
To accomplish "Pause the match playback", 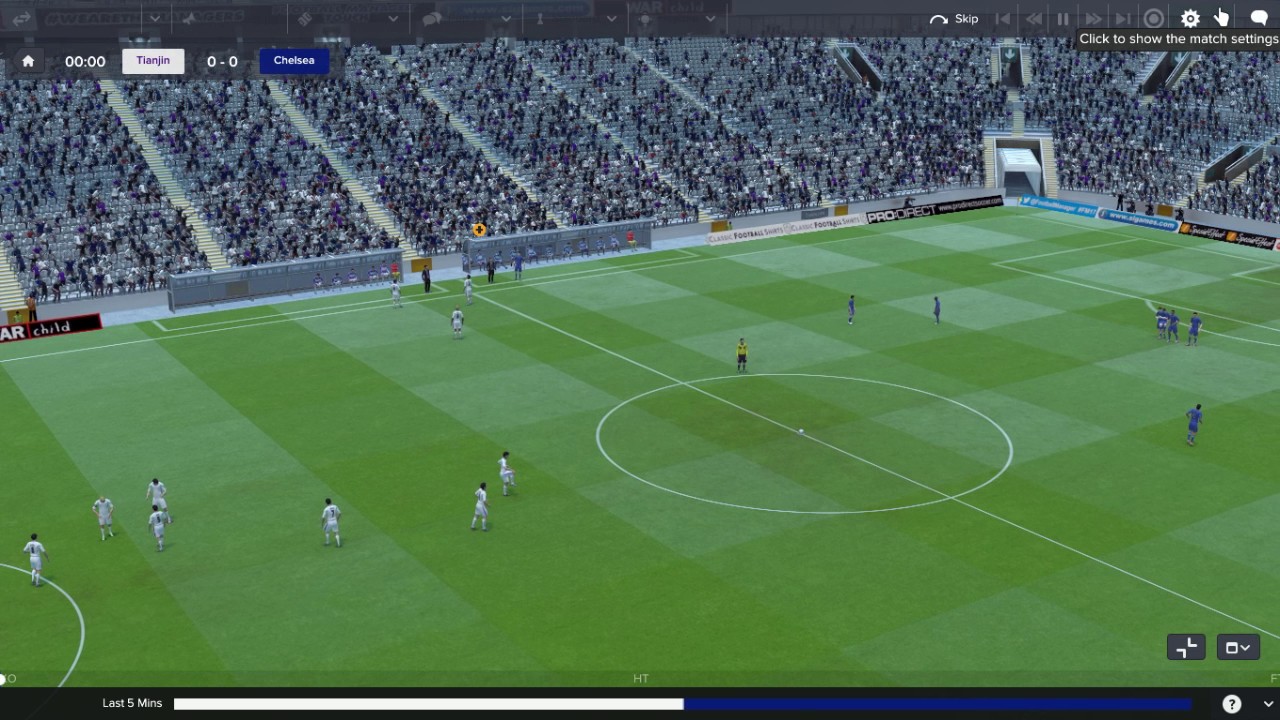I will pos(1063,19).
